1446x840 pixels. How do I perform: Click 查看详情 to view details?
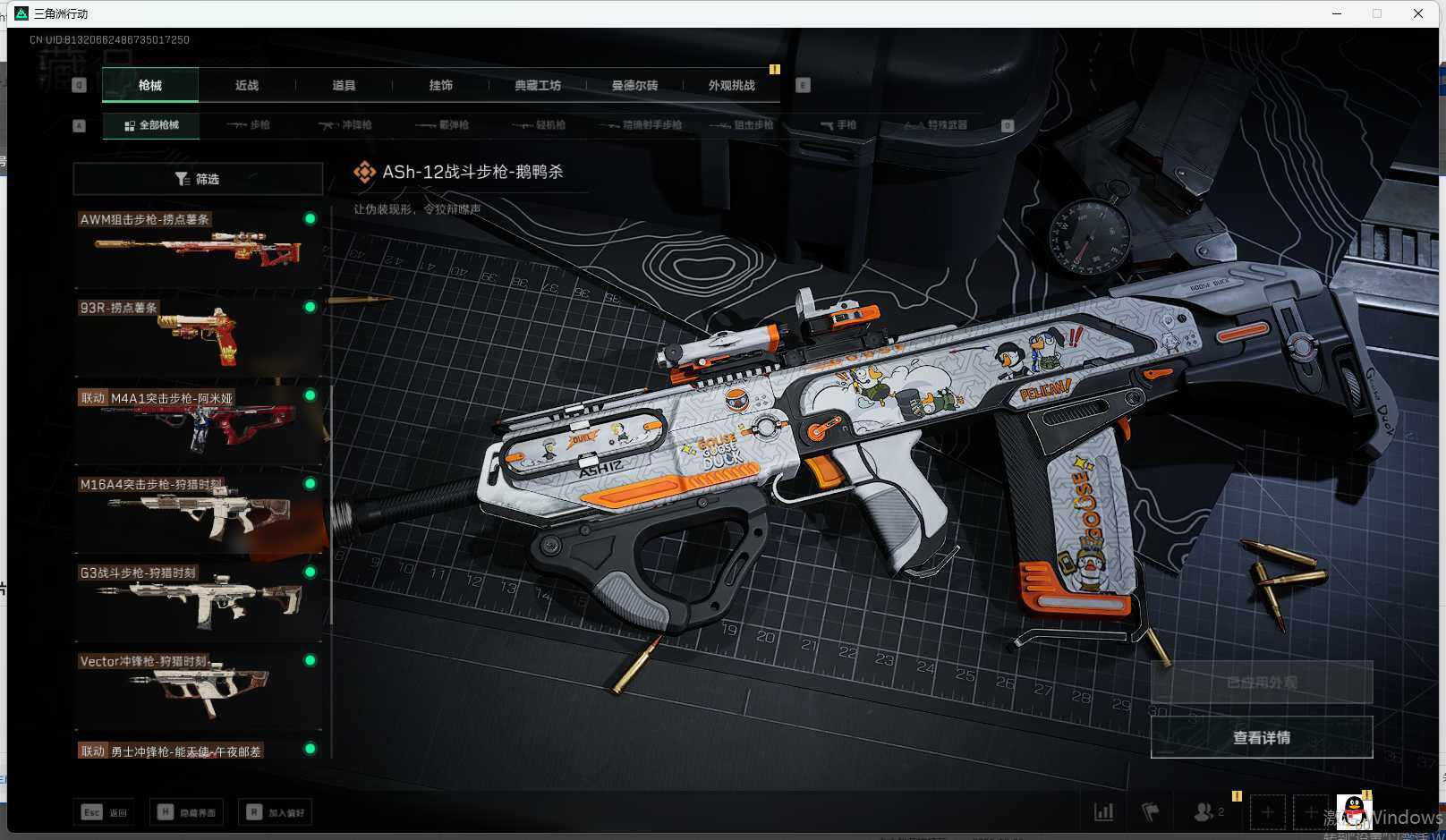[1262, 737]
